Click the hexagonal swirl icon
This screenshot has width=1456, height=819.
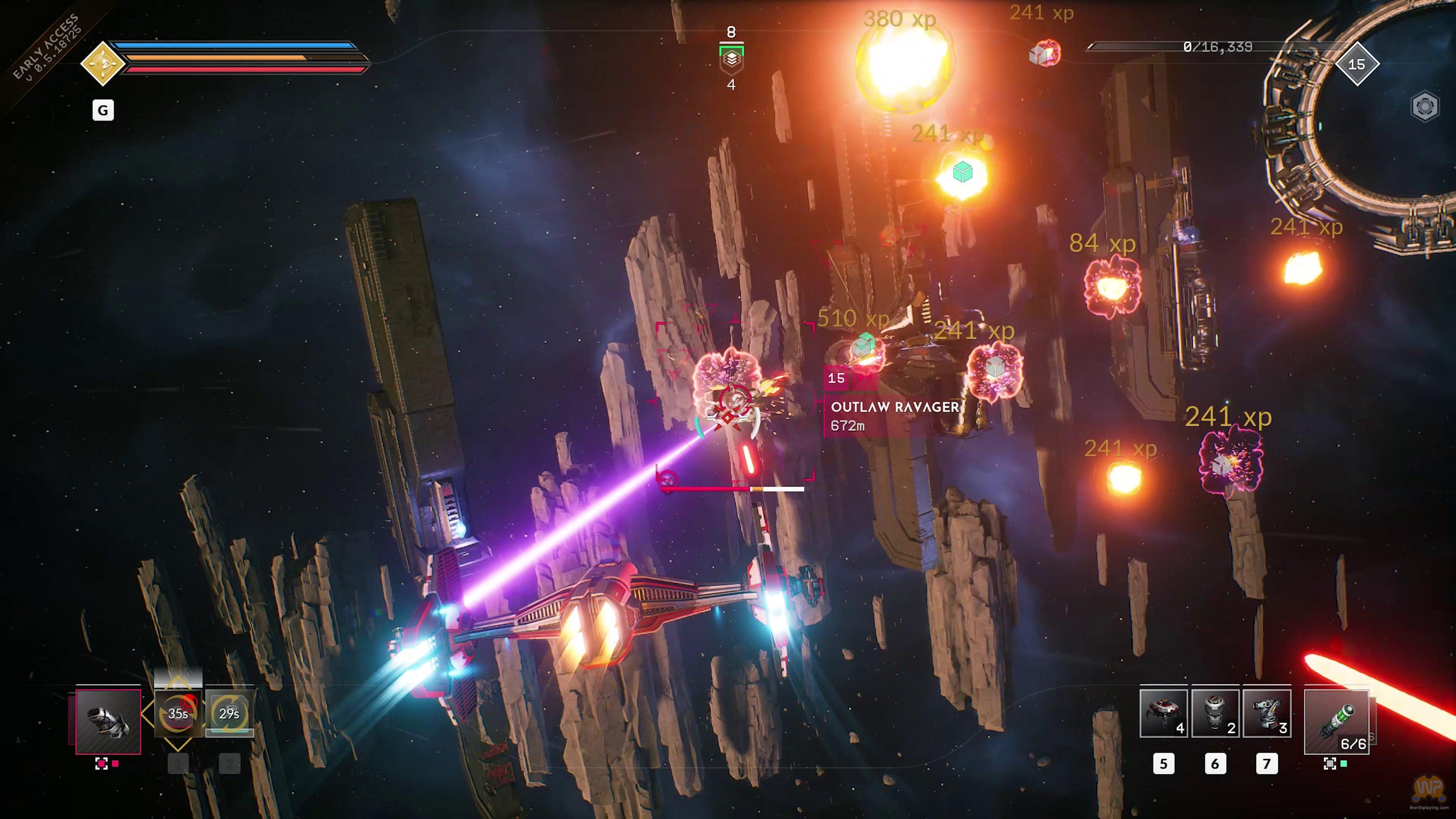coord(1425,106)
